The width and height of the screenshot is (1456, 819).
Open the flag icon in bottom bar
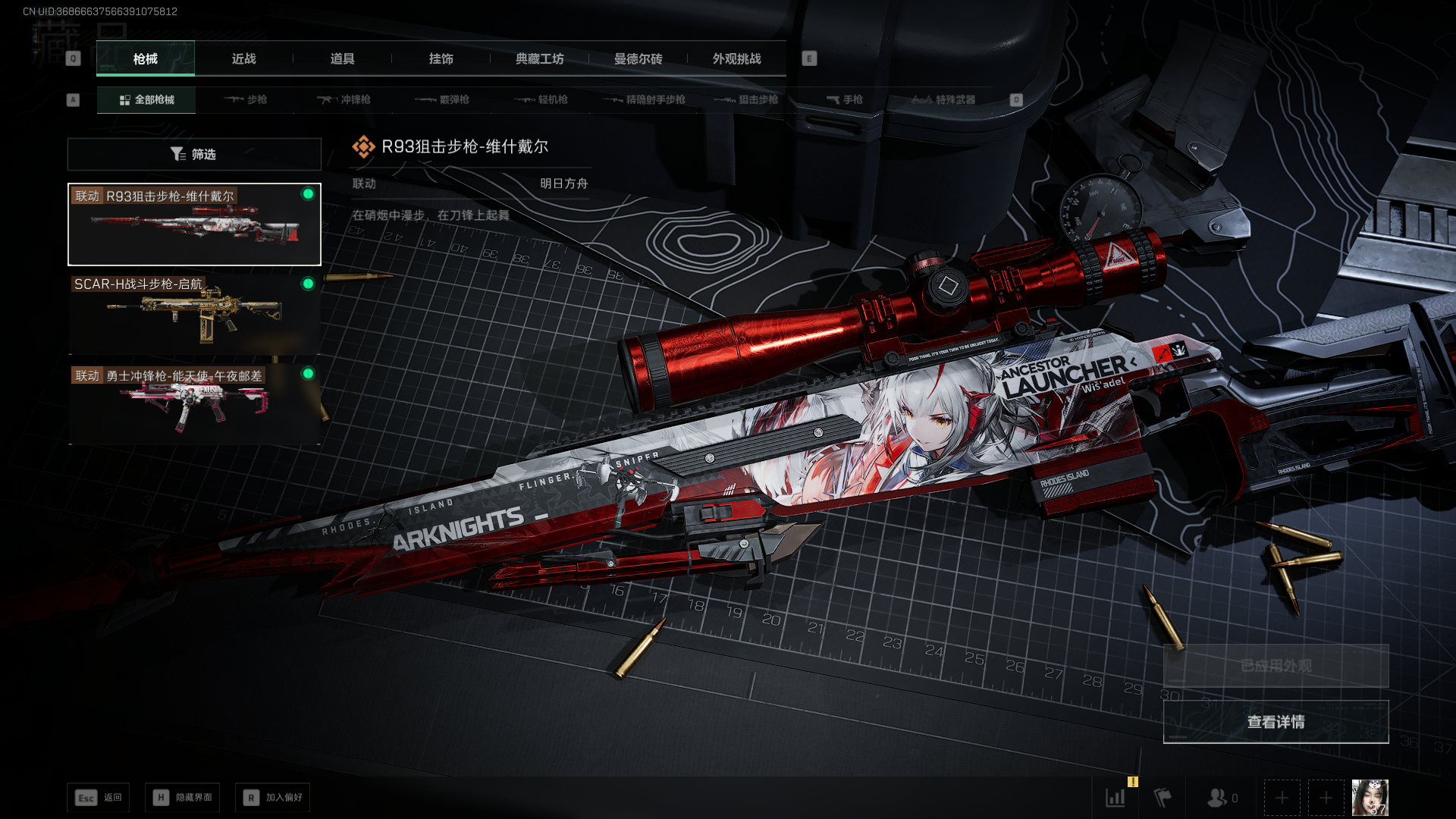pos(1163,798)
